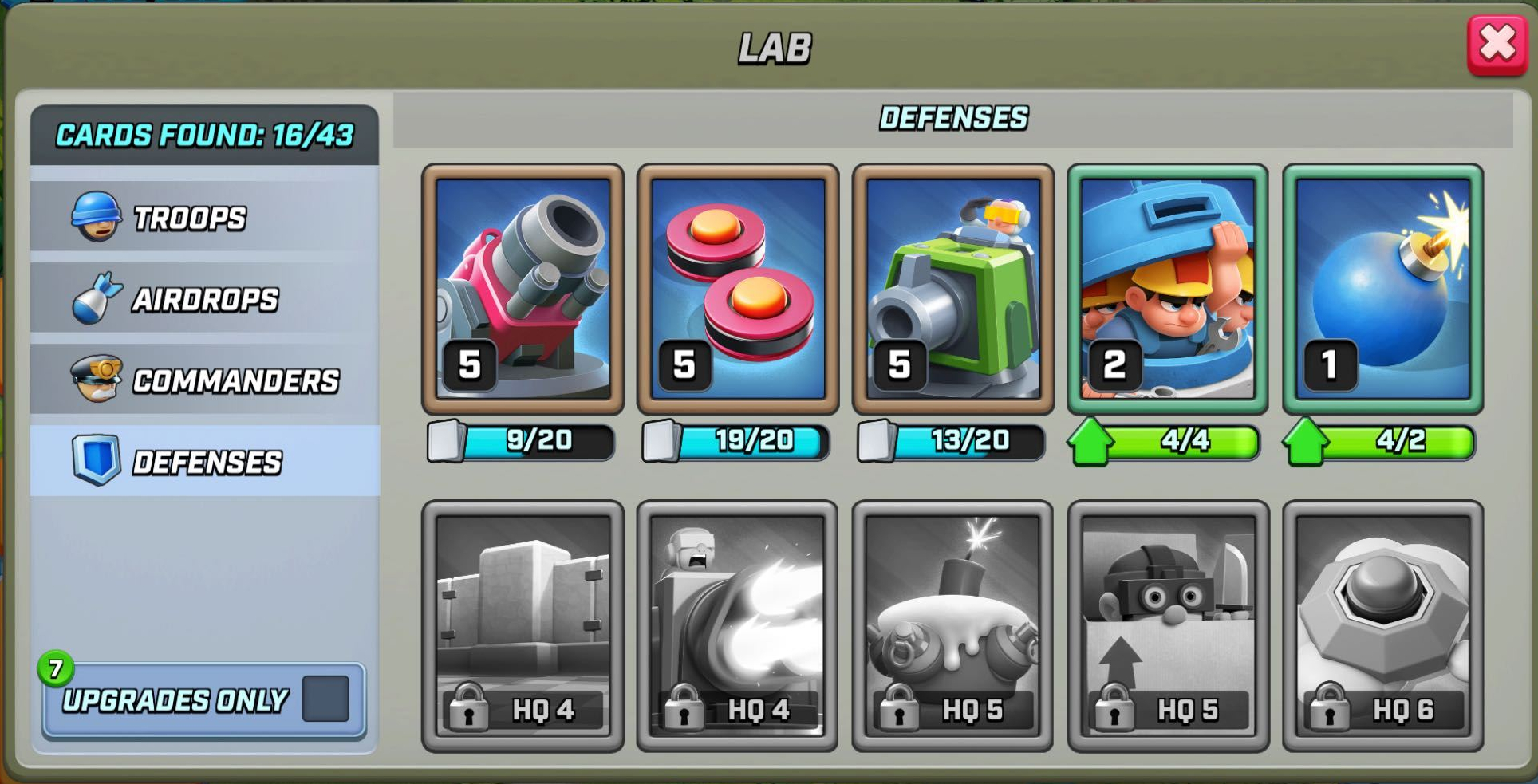Close the Lab window
The image size is (1538, 784).
[x=1497, y=45]
